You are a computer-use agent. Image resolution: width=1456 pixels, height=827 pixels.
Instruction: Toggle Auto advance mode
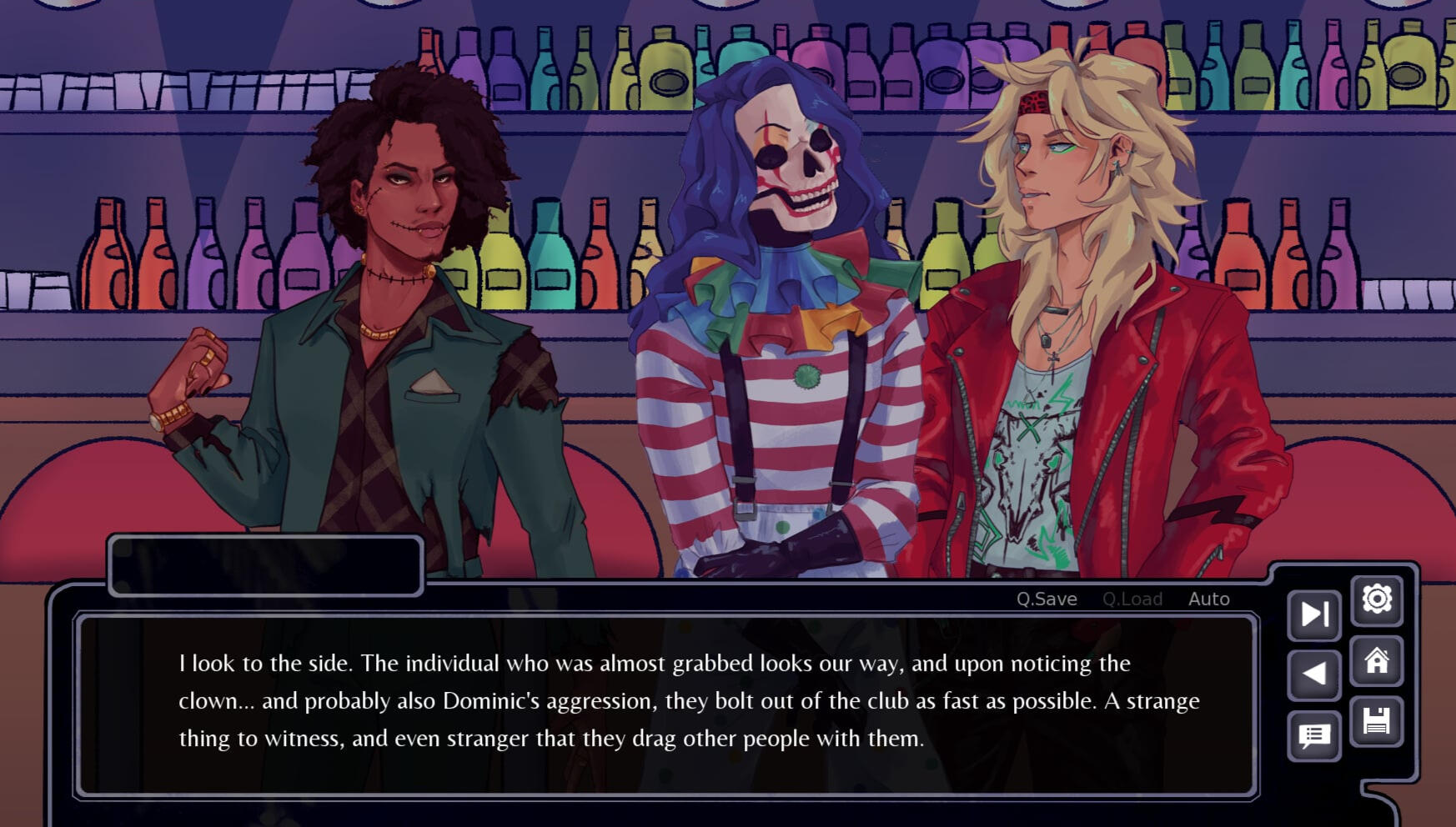tap(1208, 599)
